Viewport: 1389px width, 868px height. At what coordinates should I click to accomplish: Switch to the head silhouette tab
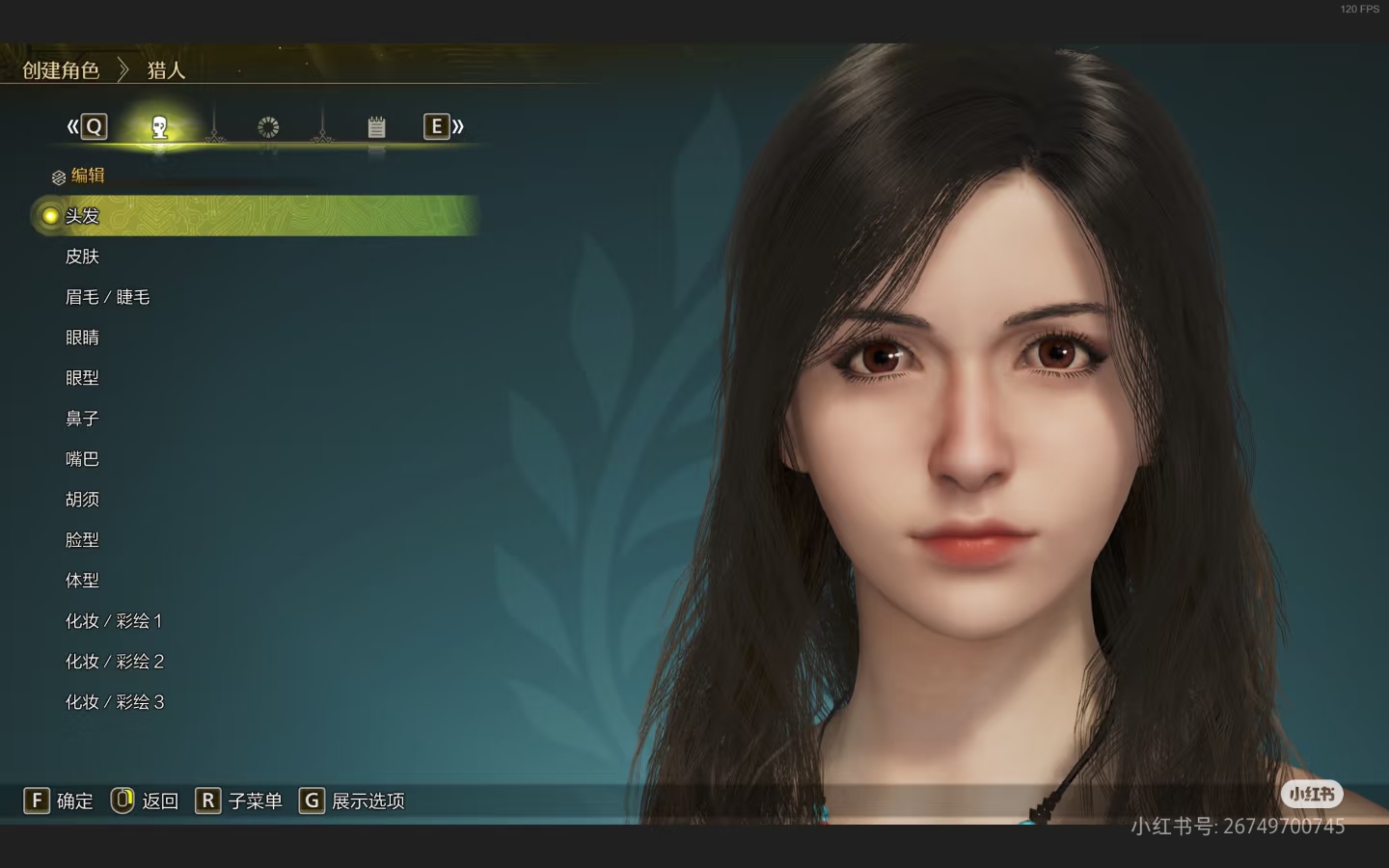pyautogui.click(x=160, y=126)
